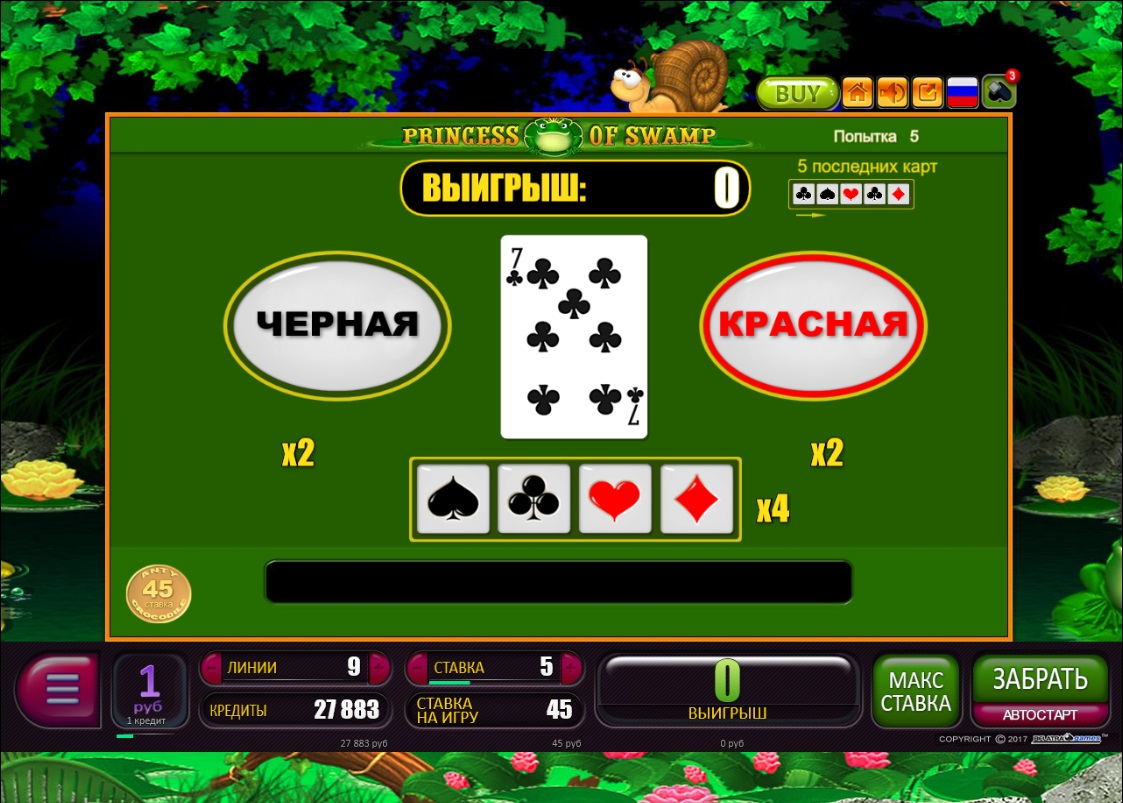The height and width of the screenshot is (803, 1123).
Task: Collect winnings with the ЗАБРАТЬ button
Action: (x=1040, y=680)
